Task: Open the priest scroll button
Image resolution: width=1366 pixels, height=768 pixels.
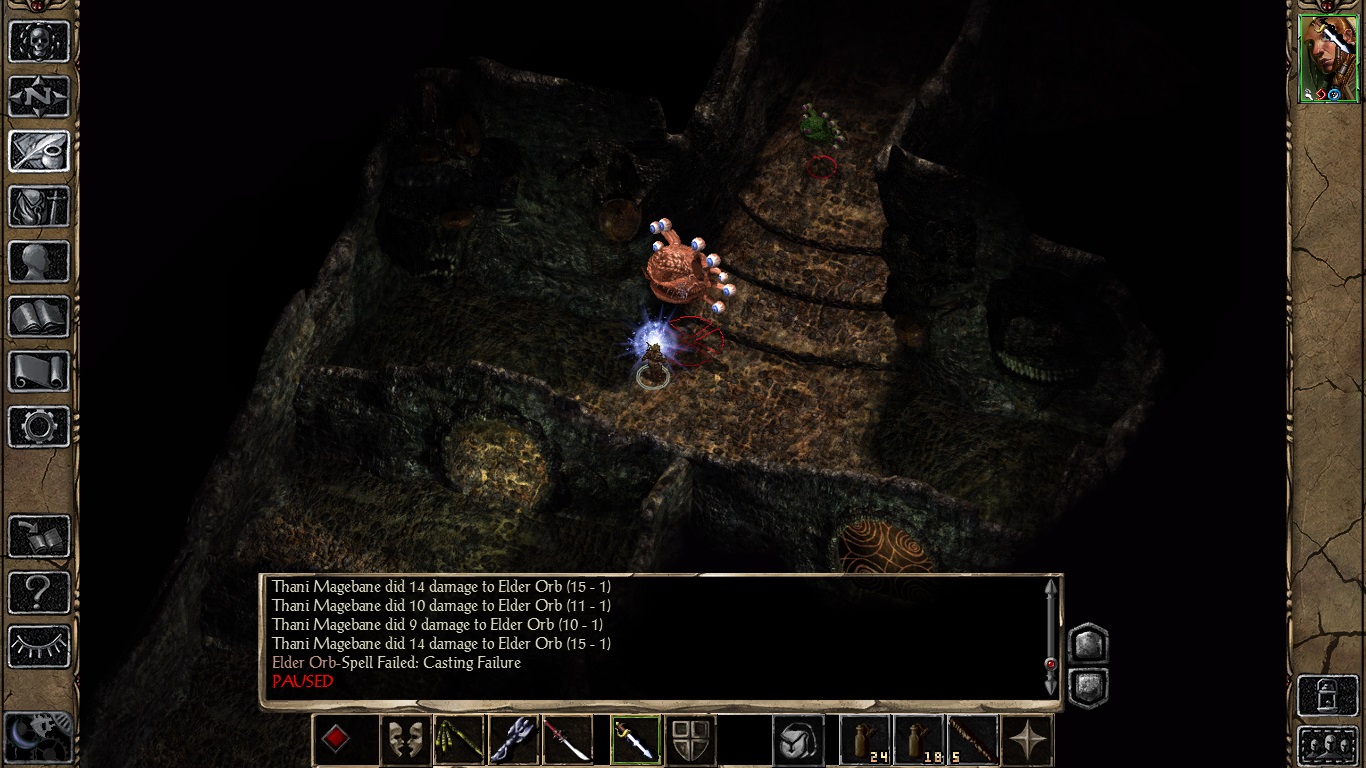Action: click(39, 371)
